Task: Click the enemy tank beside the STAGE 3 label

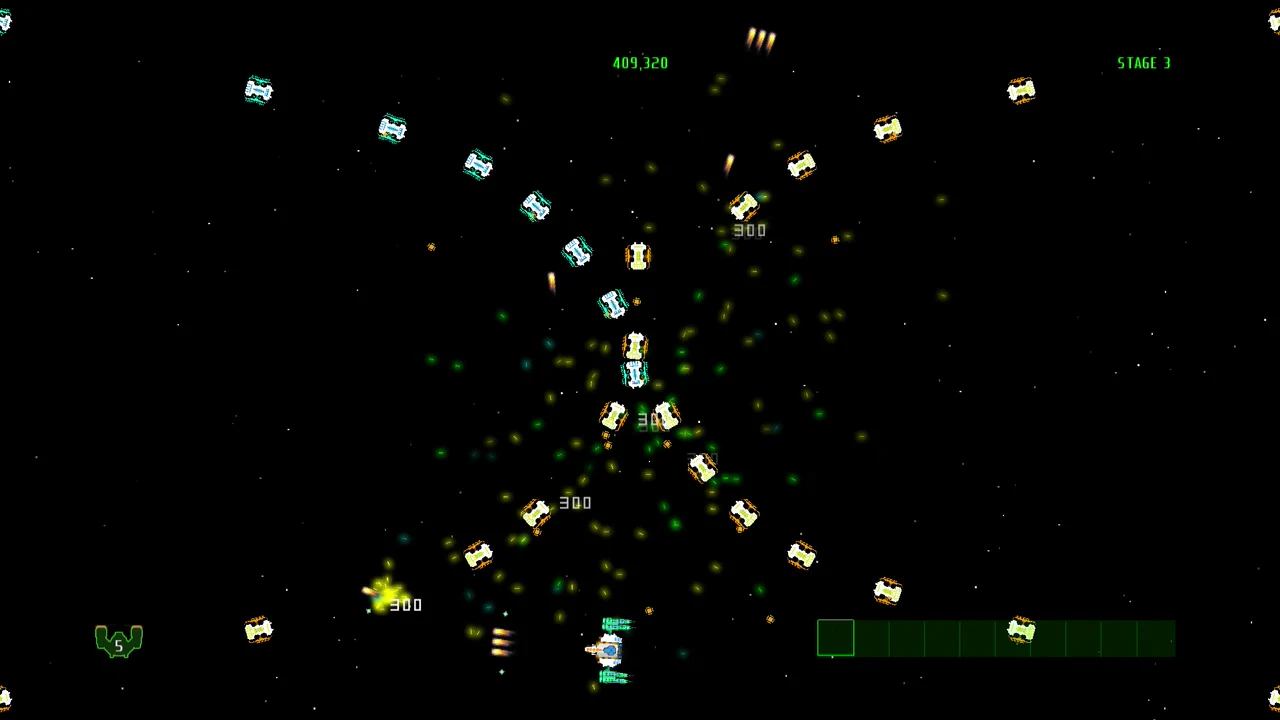Action: coord(1021,90)
